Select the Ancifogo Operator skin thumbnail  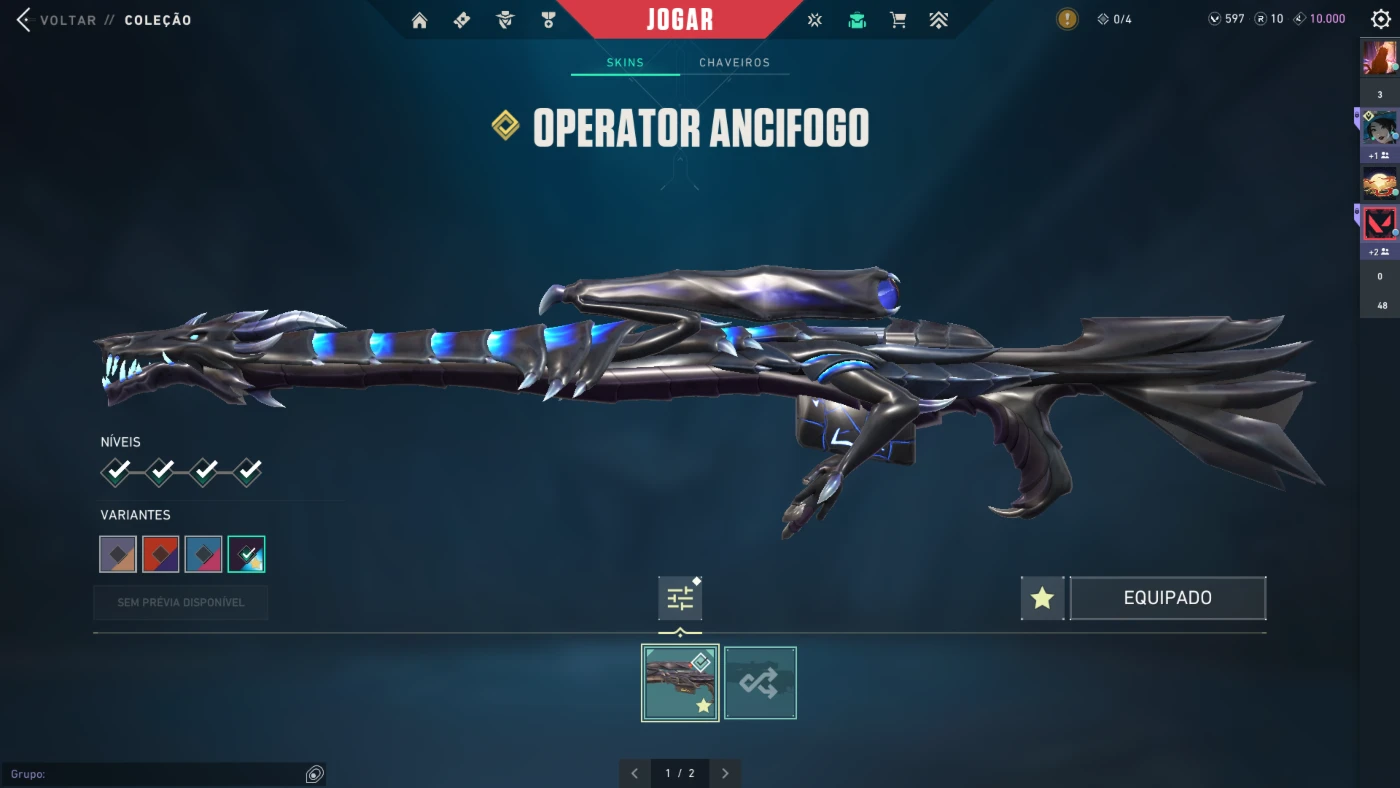[680, 683]
